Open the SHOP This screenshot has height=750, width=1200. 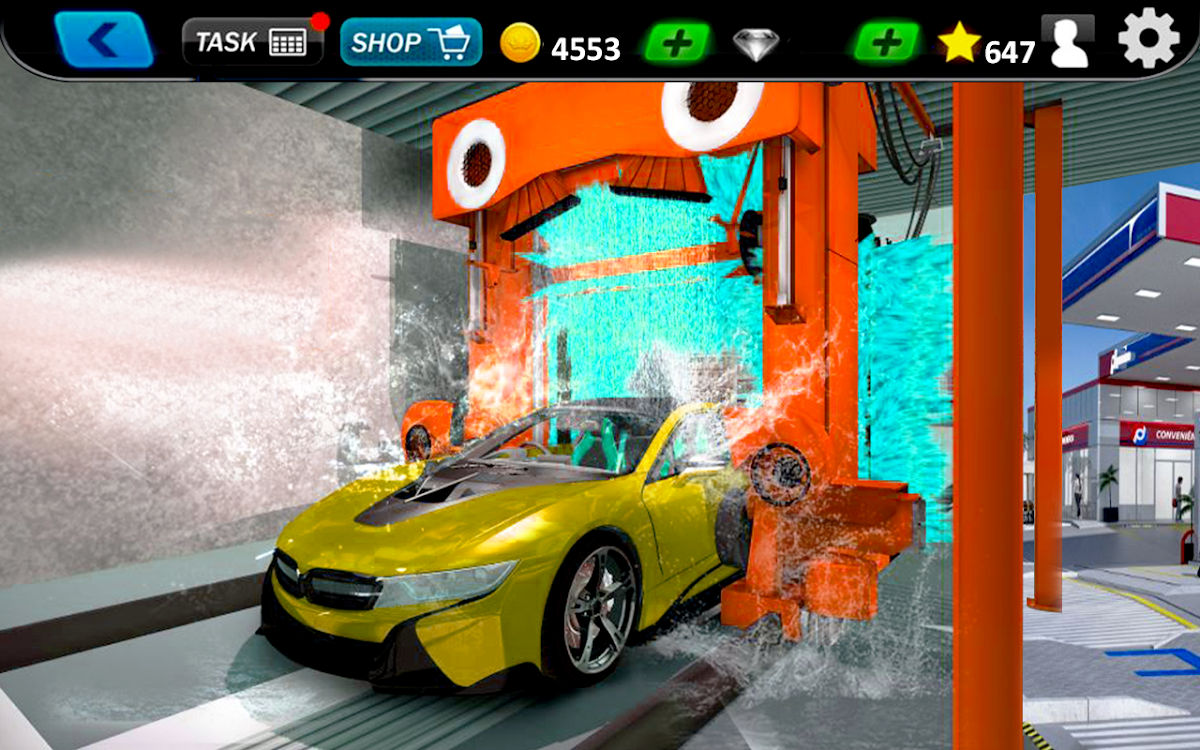pyautogui.click(x=411, y=42)
